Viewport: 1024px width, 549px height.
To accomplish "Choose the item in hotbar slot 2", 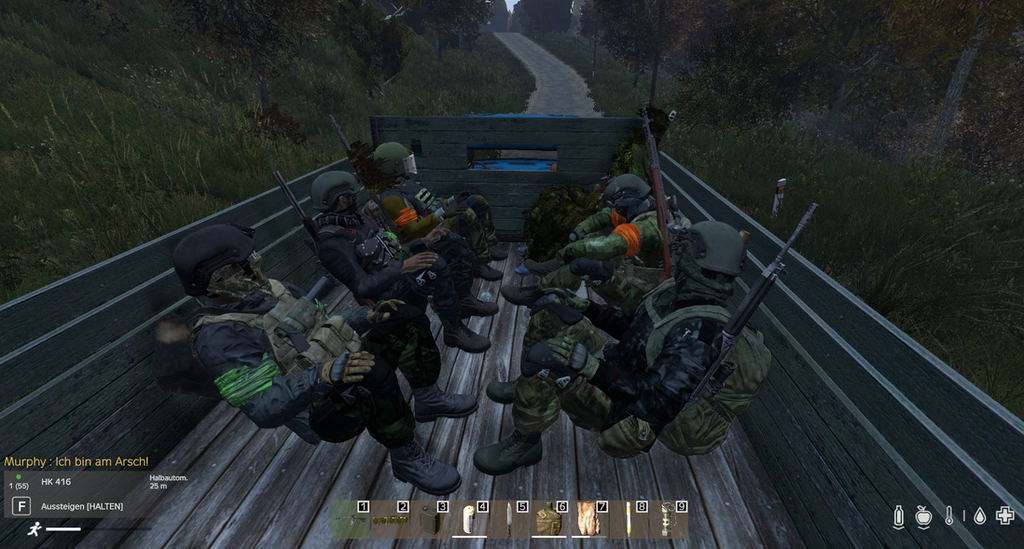I will coord(390,520).
